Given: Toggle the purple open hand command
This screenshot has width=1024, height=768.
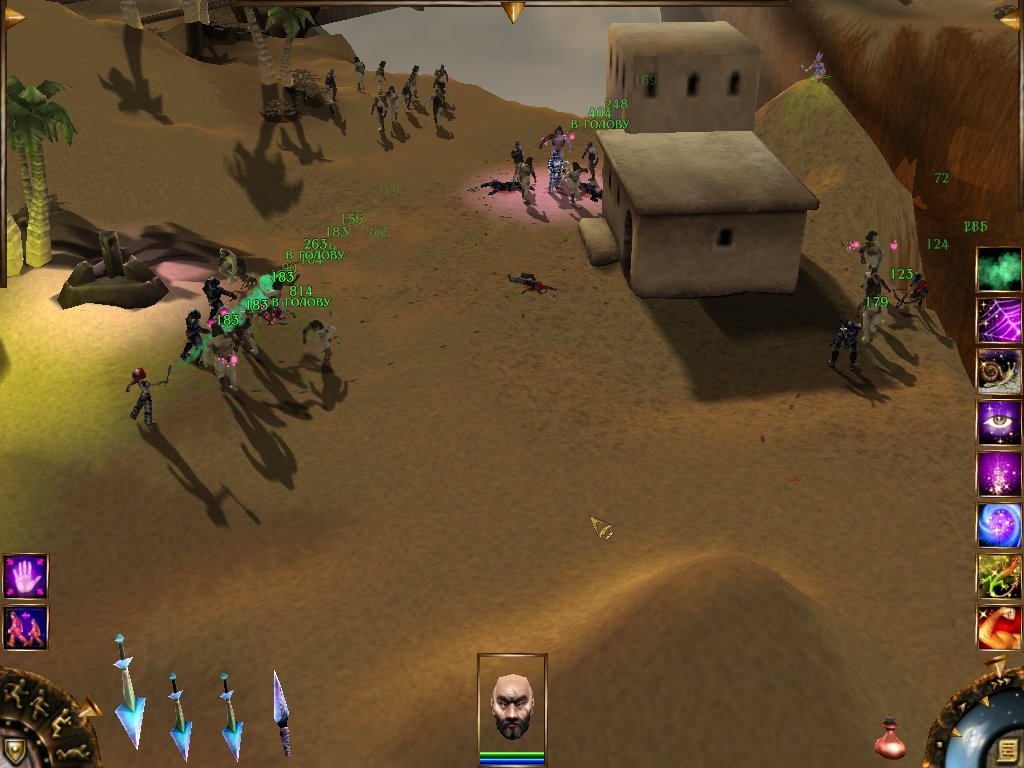Looking at the screenshot, I should point(25,576).
